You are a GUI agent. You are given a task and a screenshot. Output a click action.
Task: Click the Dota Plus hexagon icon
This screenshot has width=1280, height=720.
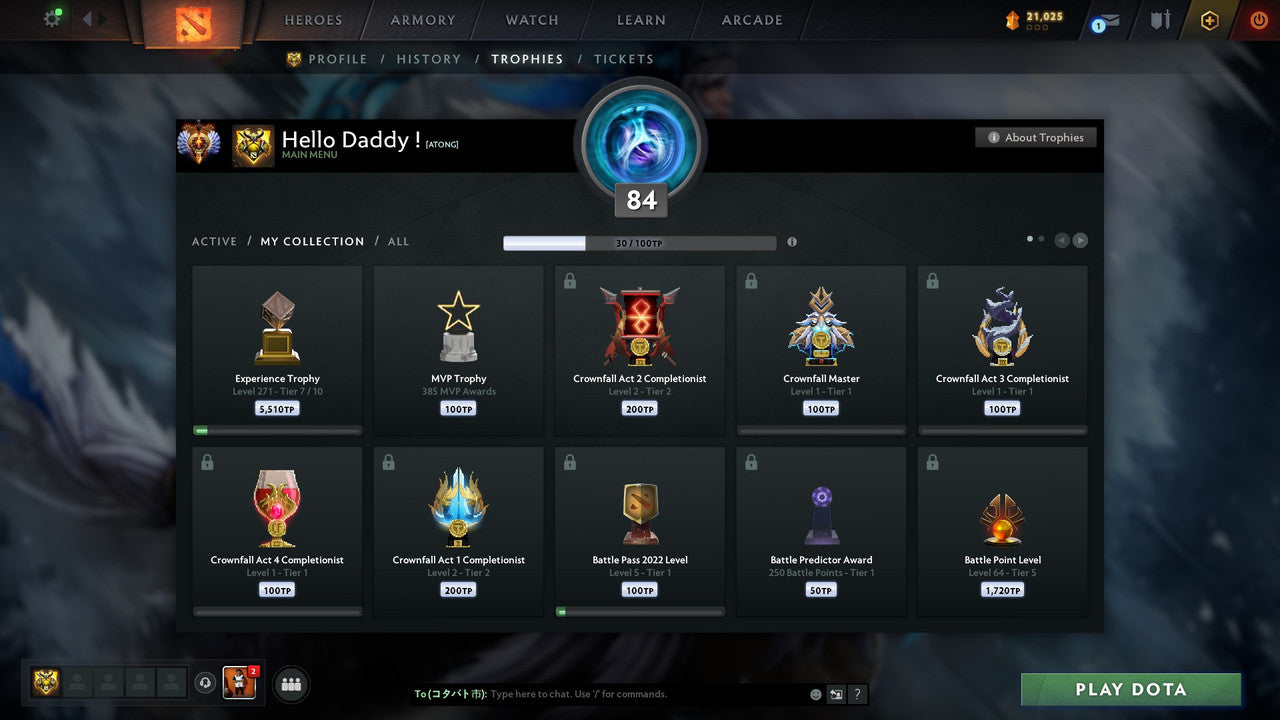point(1209,19)
